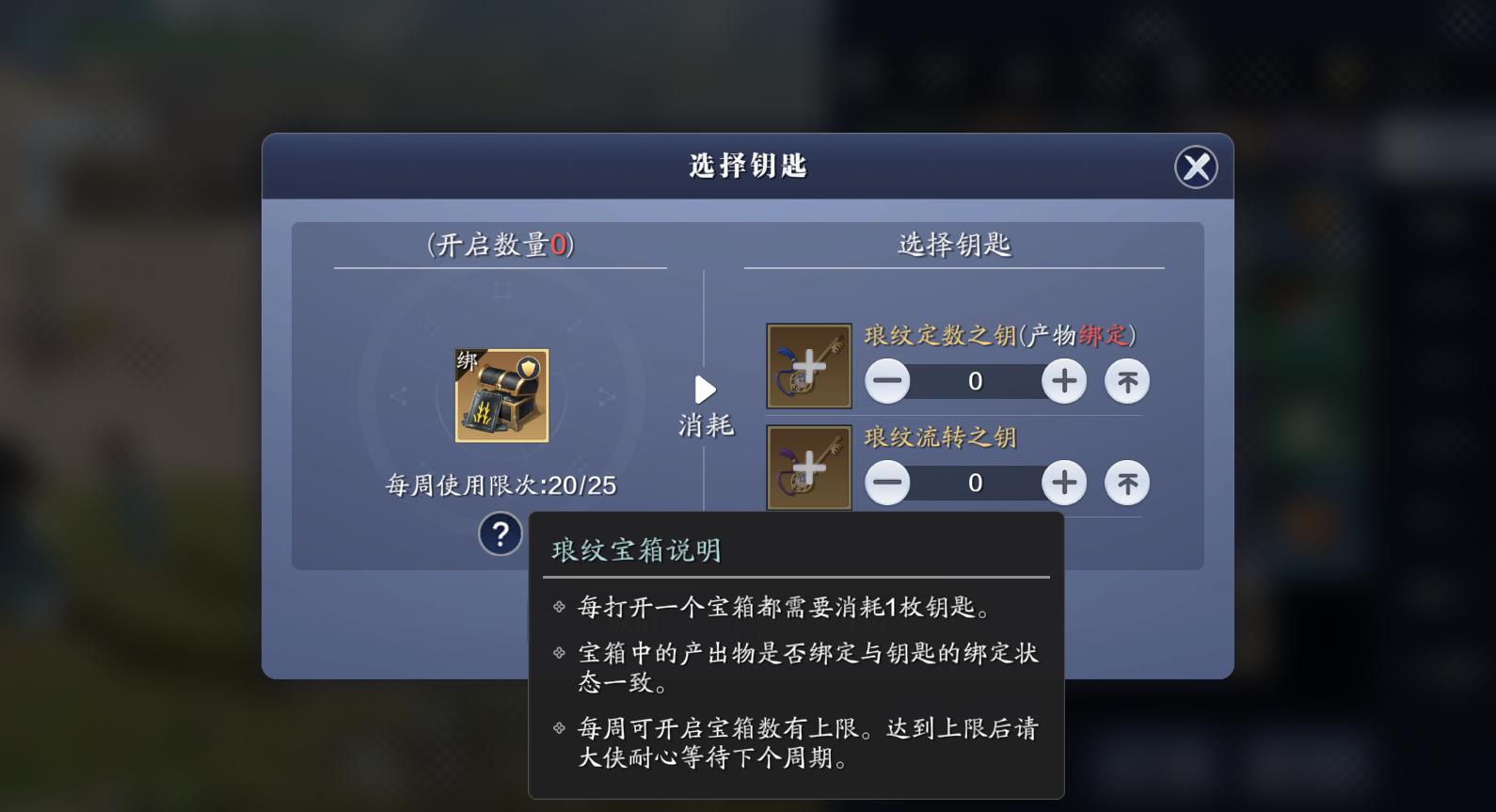
Task: Click the 琅纹定数之钥 quantity field showing 0
Action: 975,381
